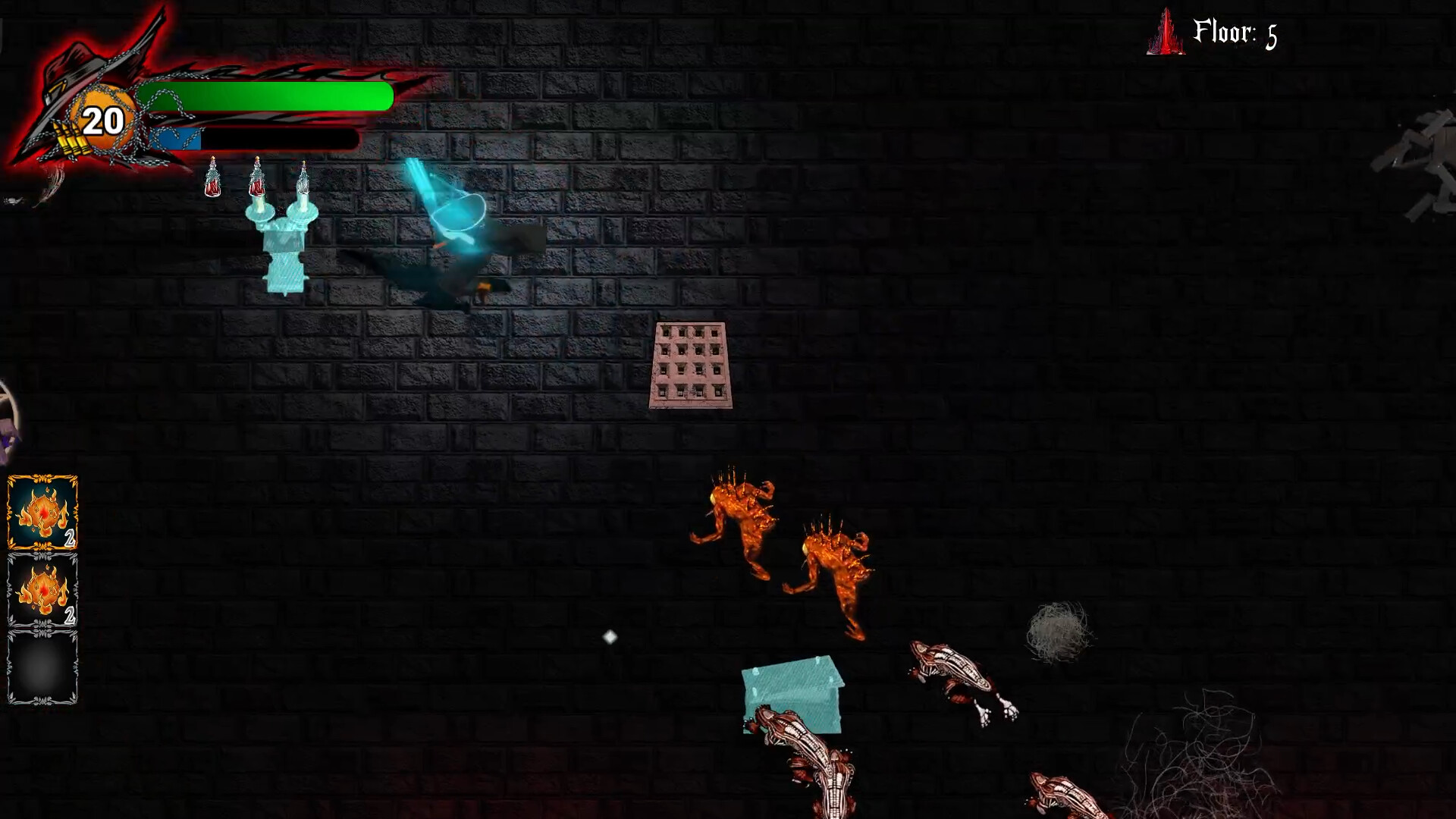Open the Floor: 5 level indicator
The width and height of the screenshot is (1456, 819).
[x=1236, y=32]
